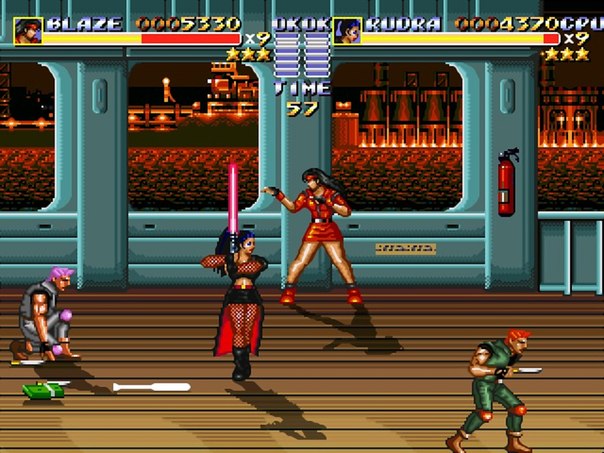Viewport: 604px width, 453px height.
Task: Click Blaze's character portrait
Action: point(27,30)
